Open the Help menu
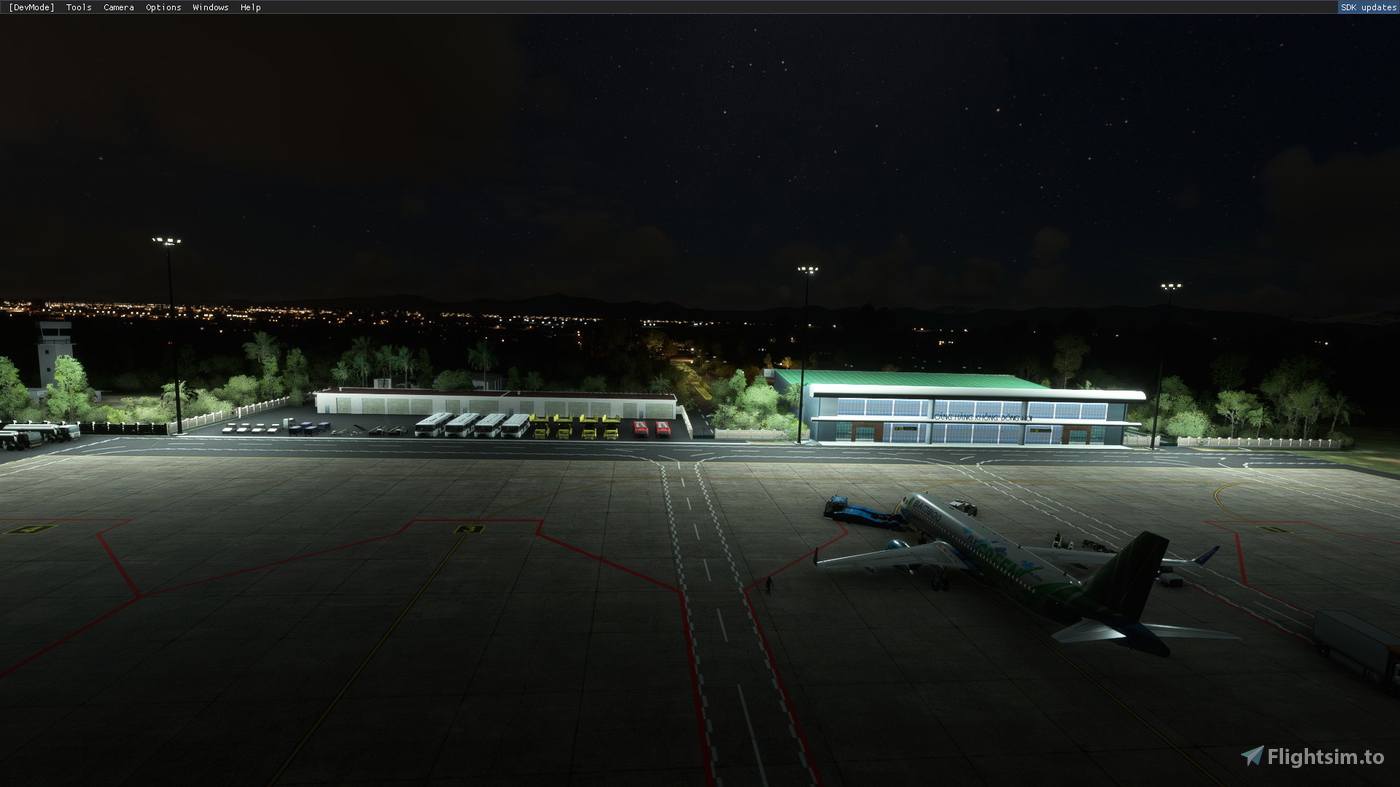The height and width of the screenshot is (787, 1400). coord(250,7)
